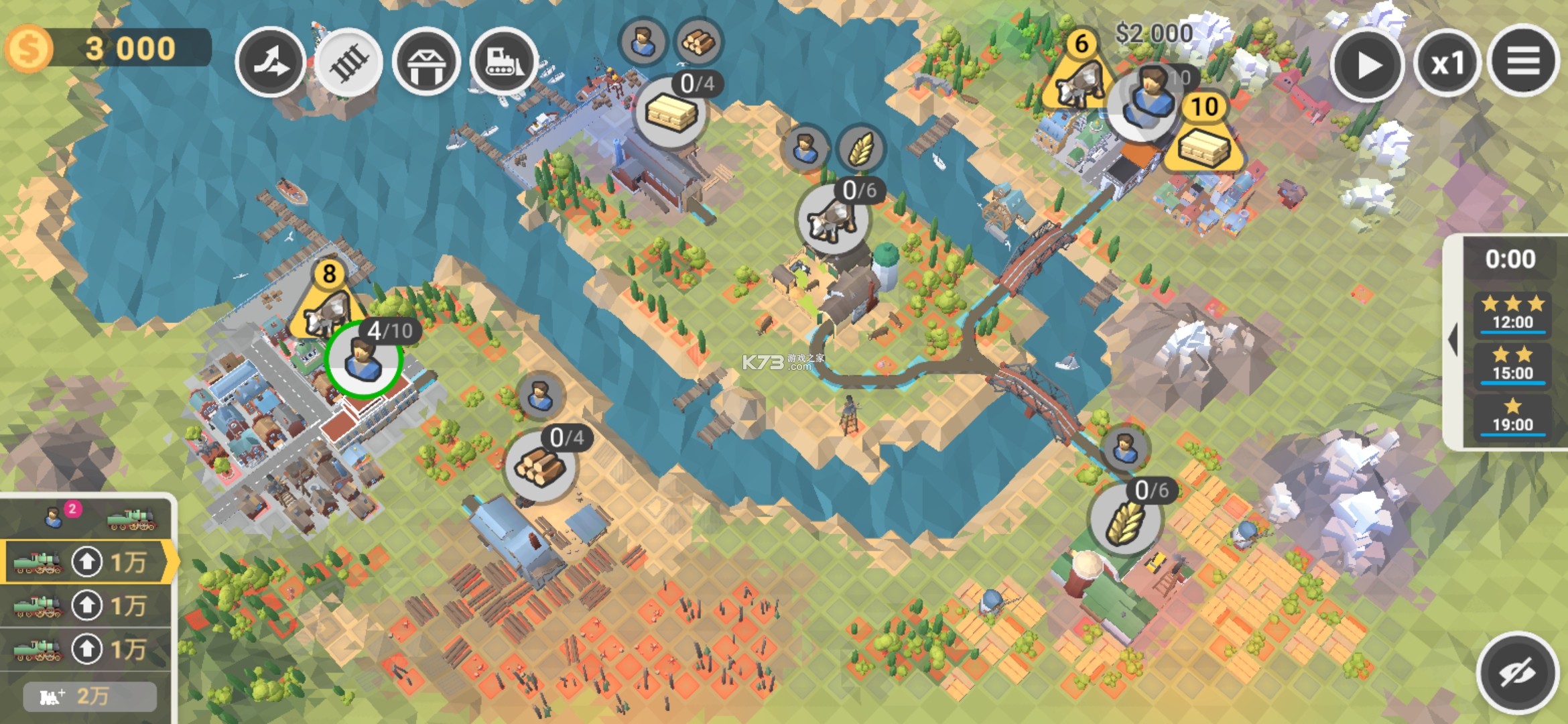The image size is (1568, 724).
Task: Select the plank sawmill marker showing 0/4
Action: (x=671, y=112)
